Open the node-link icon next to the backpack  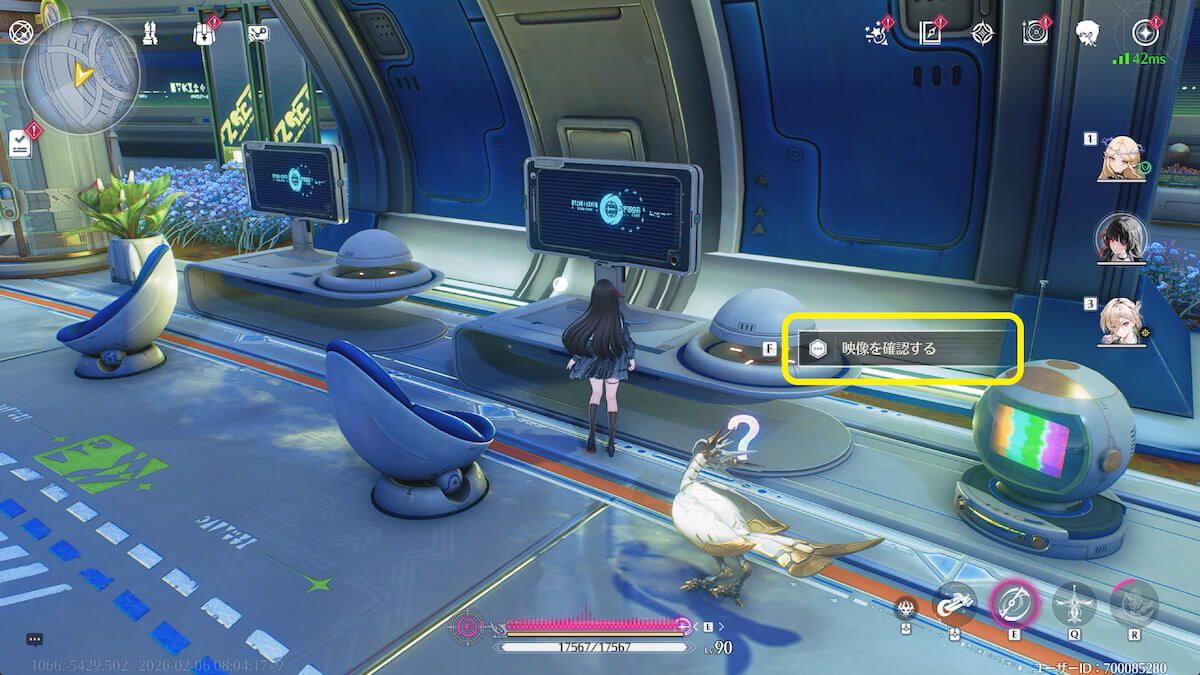(258, 33)
